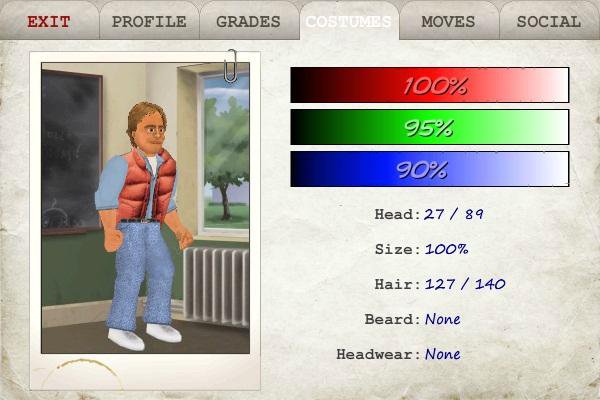Switch to the PROFILE tab

pyautogui.click(x=149, y=21)
